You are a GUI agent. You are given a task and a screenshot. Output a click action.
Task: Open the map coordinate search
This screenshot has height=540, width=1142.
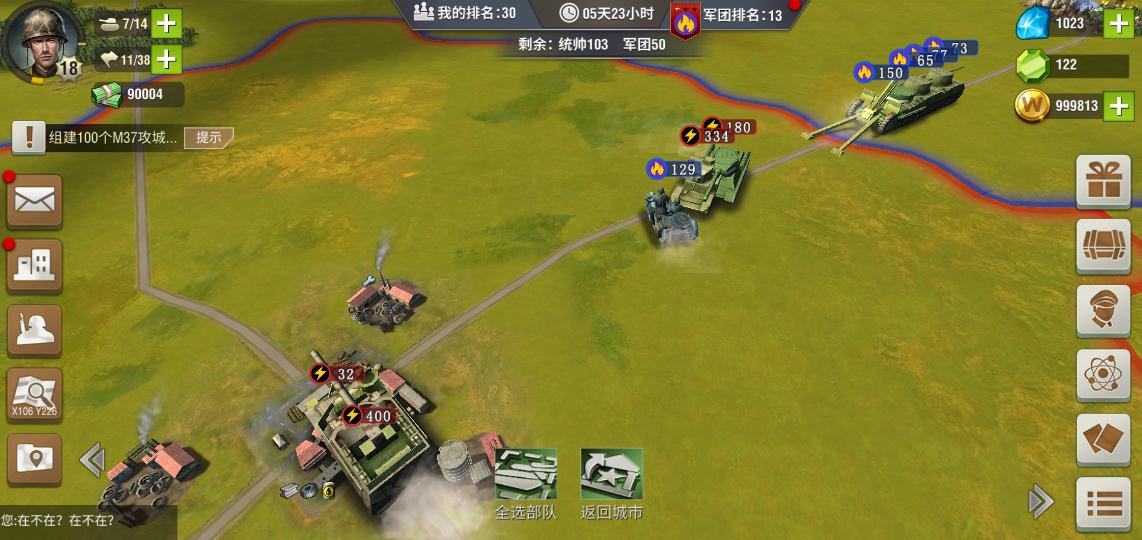35,395
